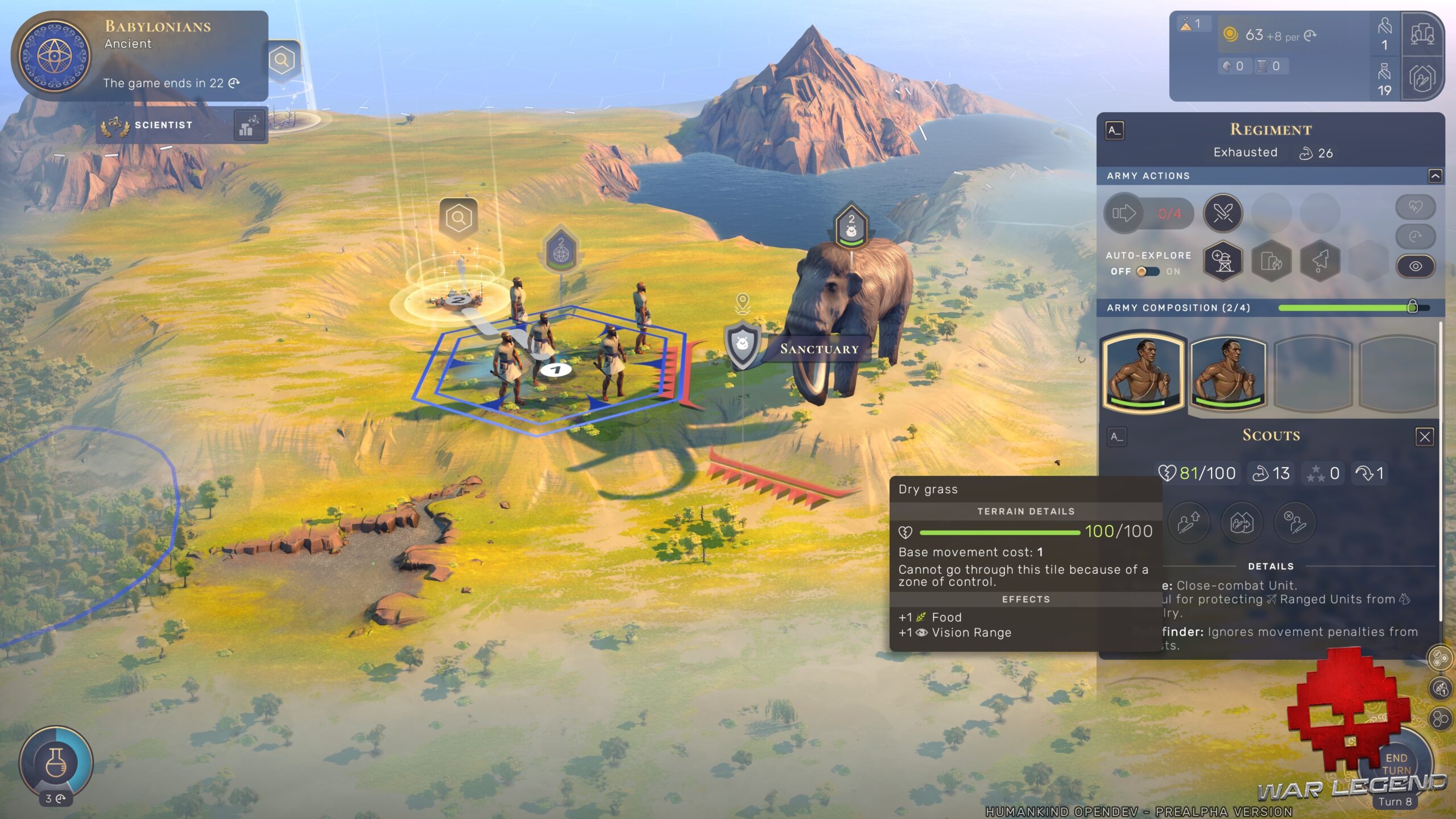Click the ransack burning-building action
The image size is (1456, 819).
(x=1271, y=261)
